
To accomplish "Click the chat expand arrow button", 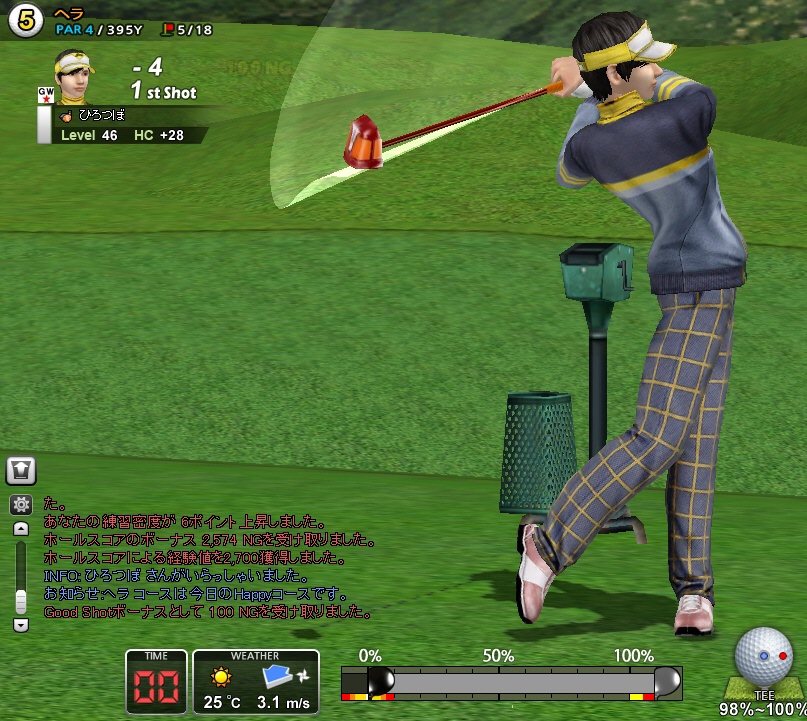I will [21, 468].
